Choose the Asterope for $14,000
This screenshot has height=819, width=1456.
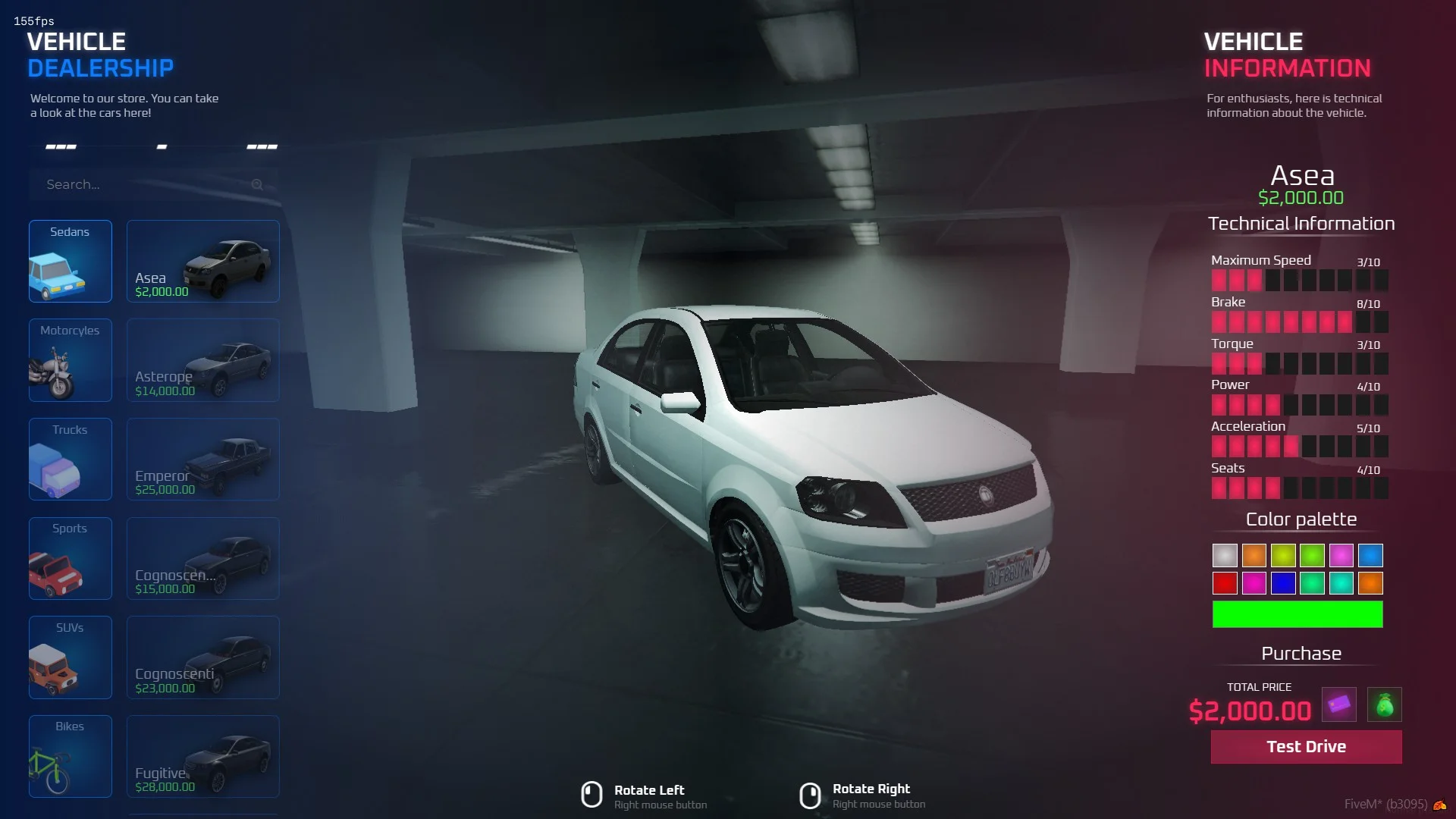pos(203,360)
